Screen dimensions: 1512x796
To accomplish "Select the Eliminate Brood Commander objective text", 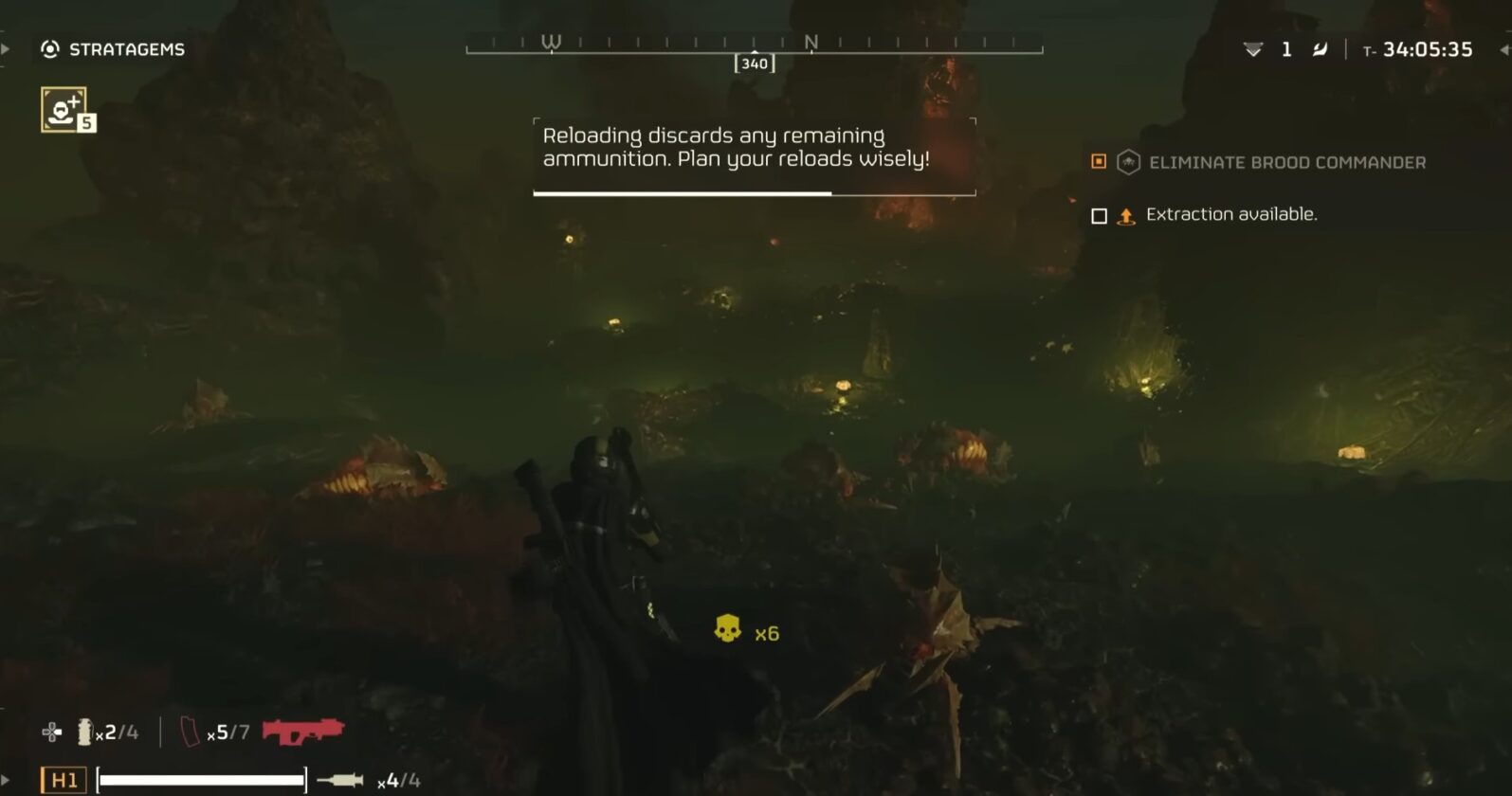I will coord(1288,162).
